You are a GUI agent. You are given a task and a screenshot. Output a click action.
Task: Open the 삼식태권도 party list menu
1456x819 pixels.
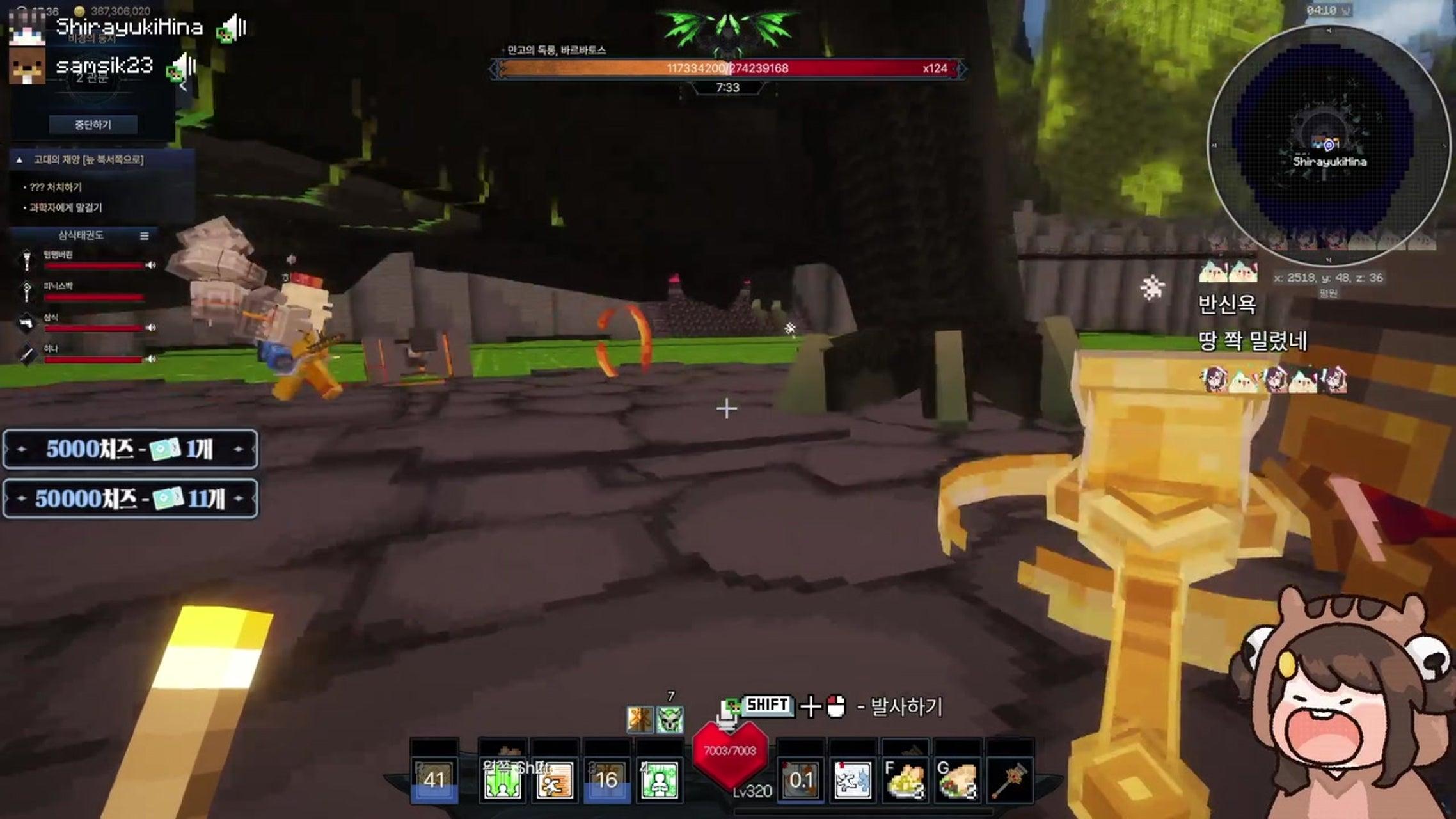[145, 236]
